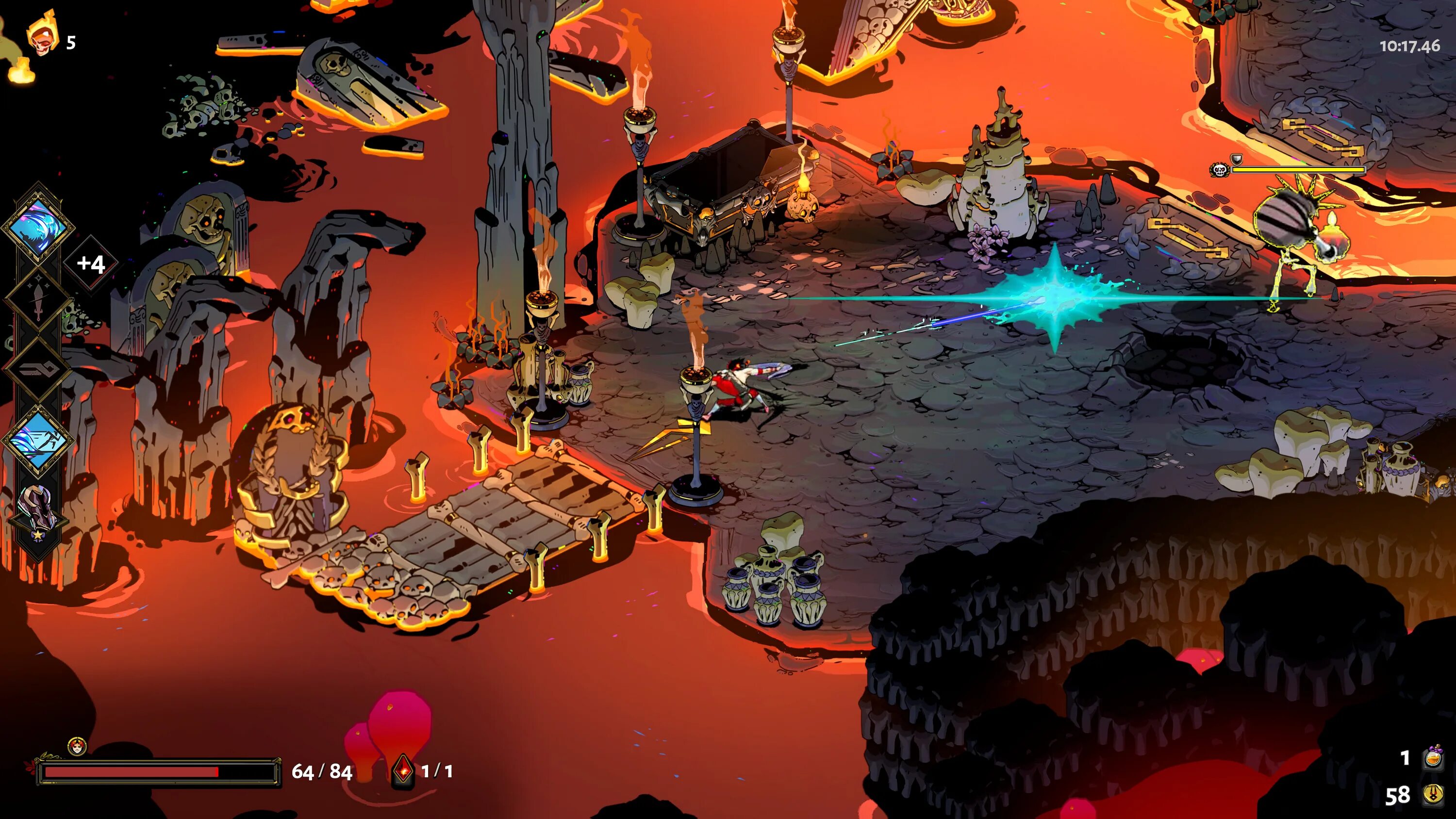Click the small portrait above the health bar
This screenshot has width=1456, height=819.
77,747
